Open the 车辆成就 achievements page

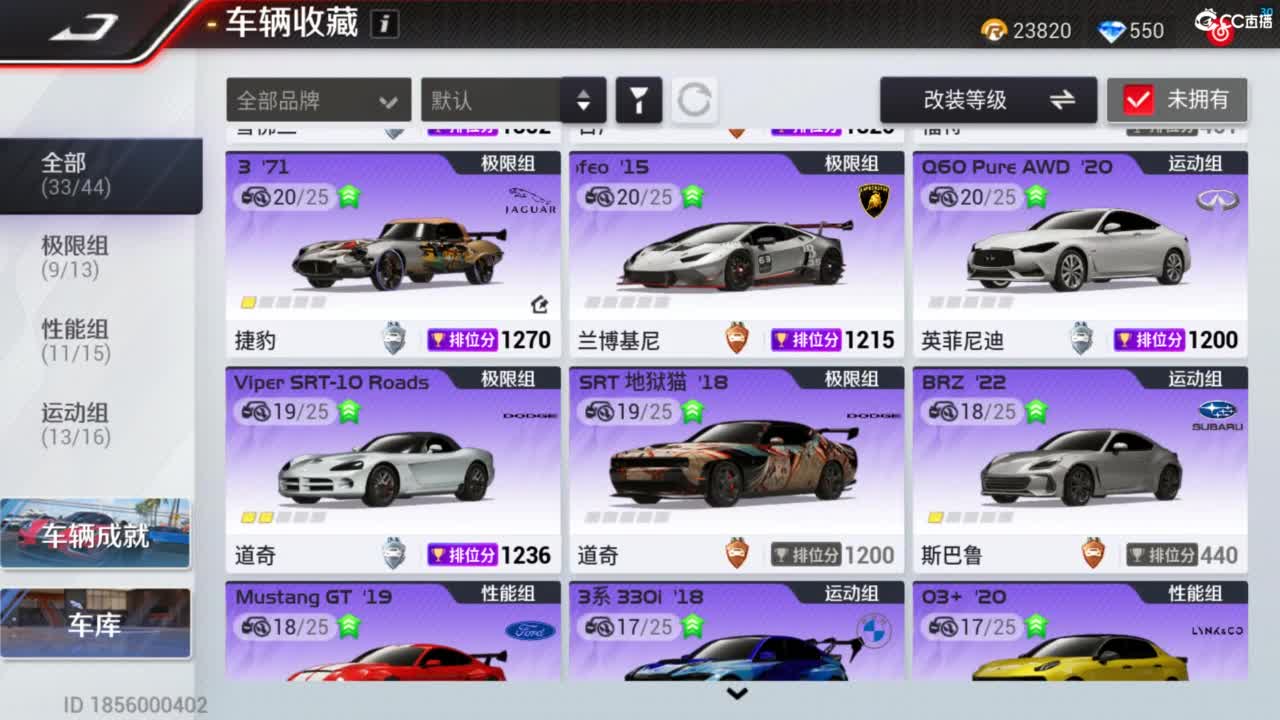click(95, 533)
